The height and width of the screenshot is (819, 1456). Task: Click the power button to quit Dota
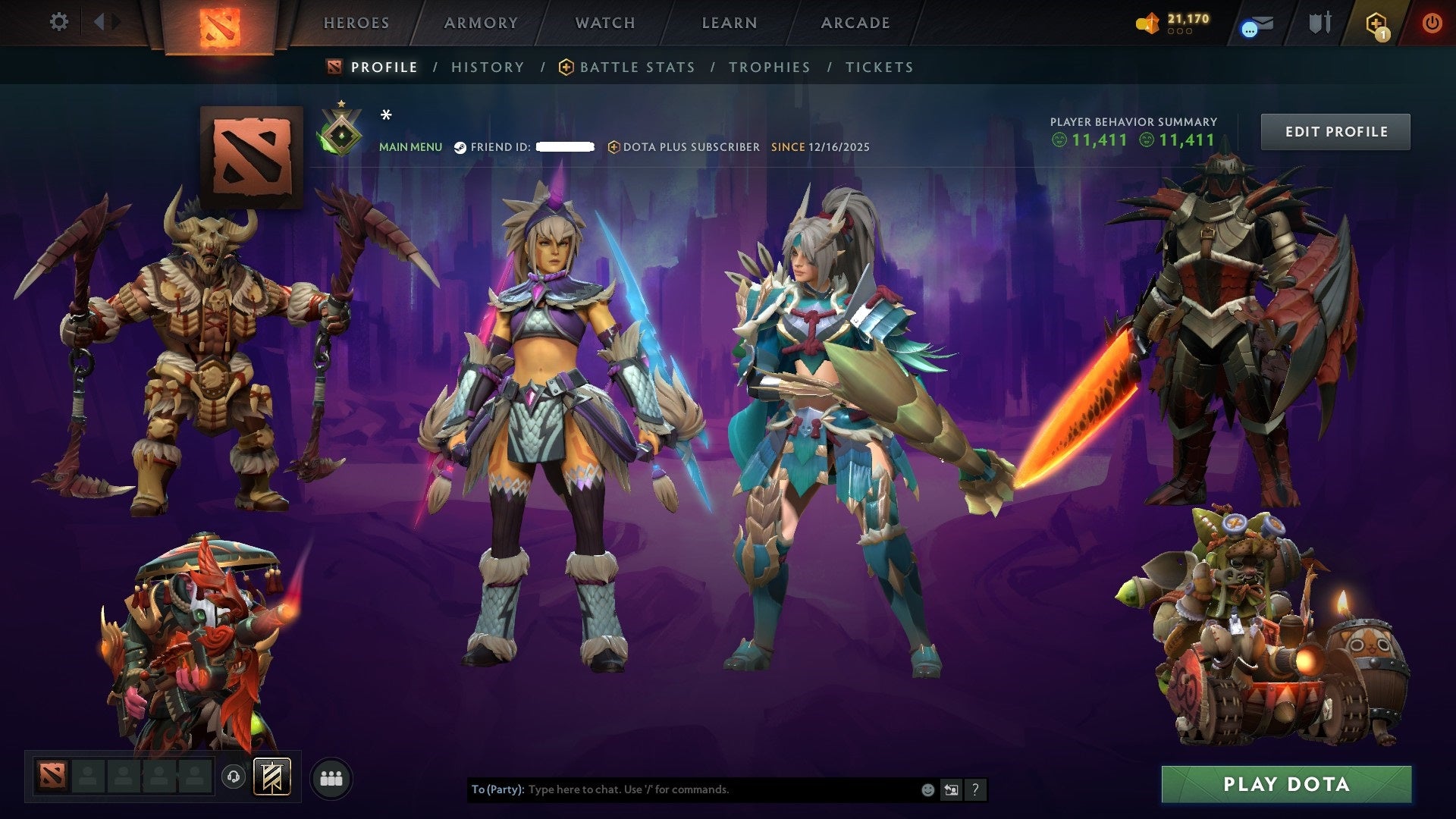click(x=1434, y=23)
